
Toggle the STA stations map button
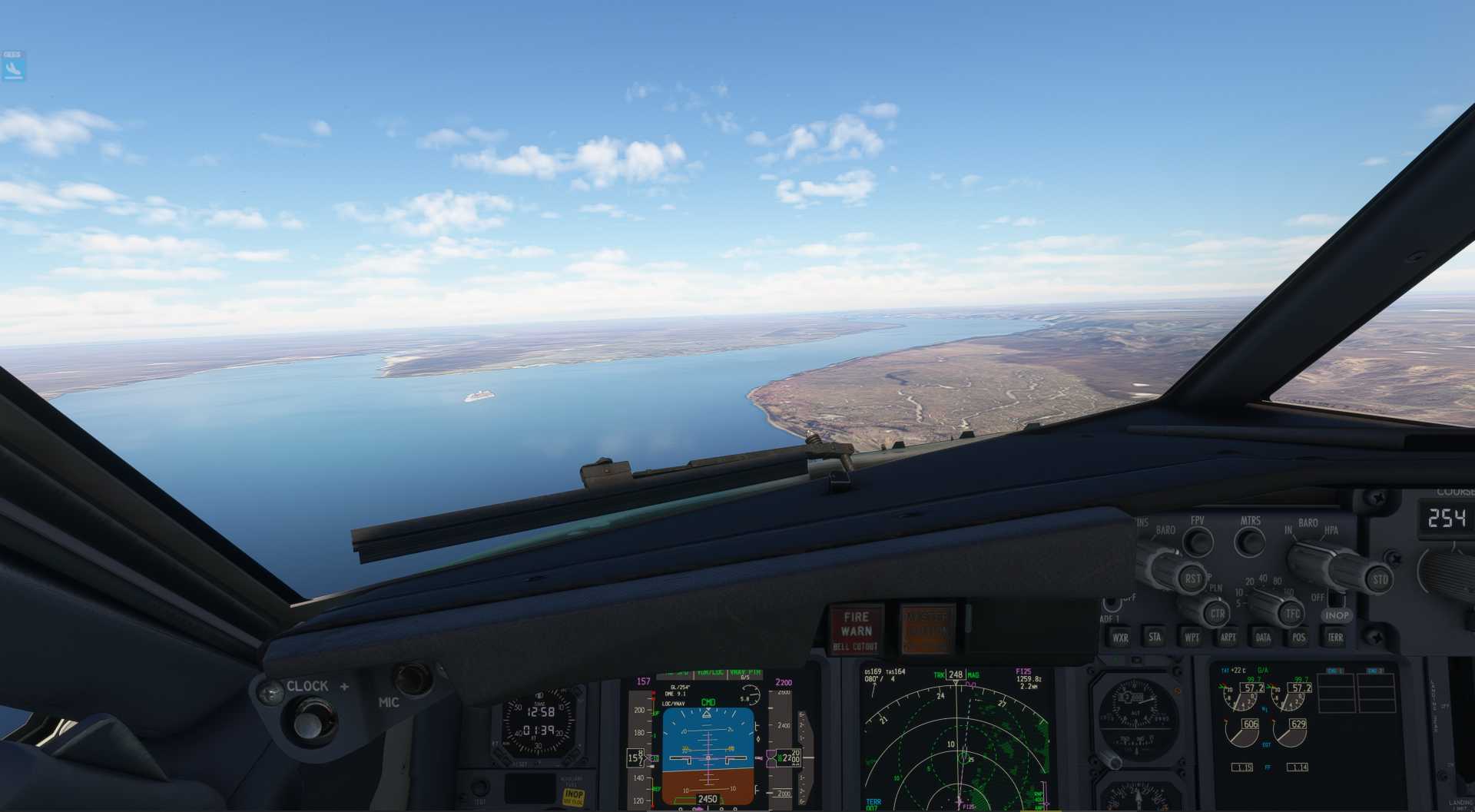click(1155, 636)
